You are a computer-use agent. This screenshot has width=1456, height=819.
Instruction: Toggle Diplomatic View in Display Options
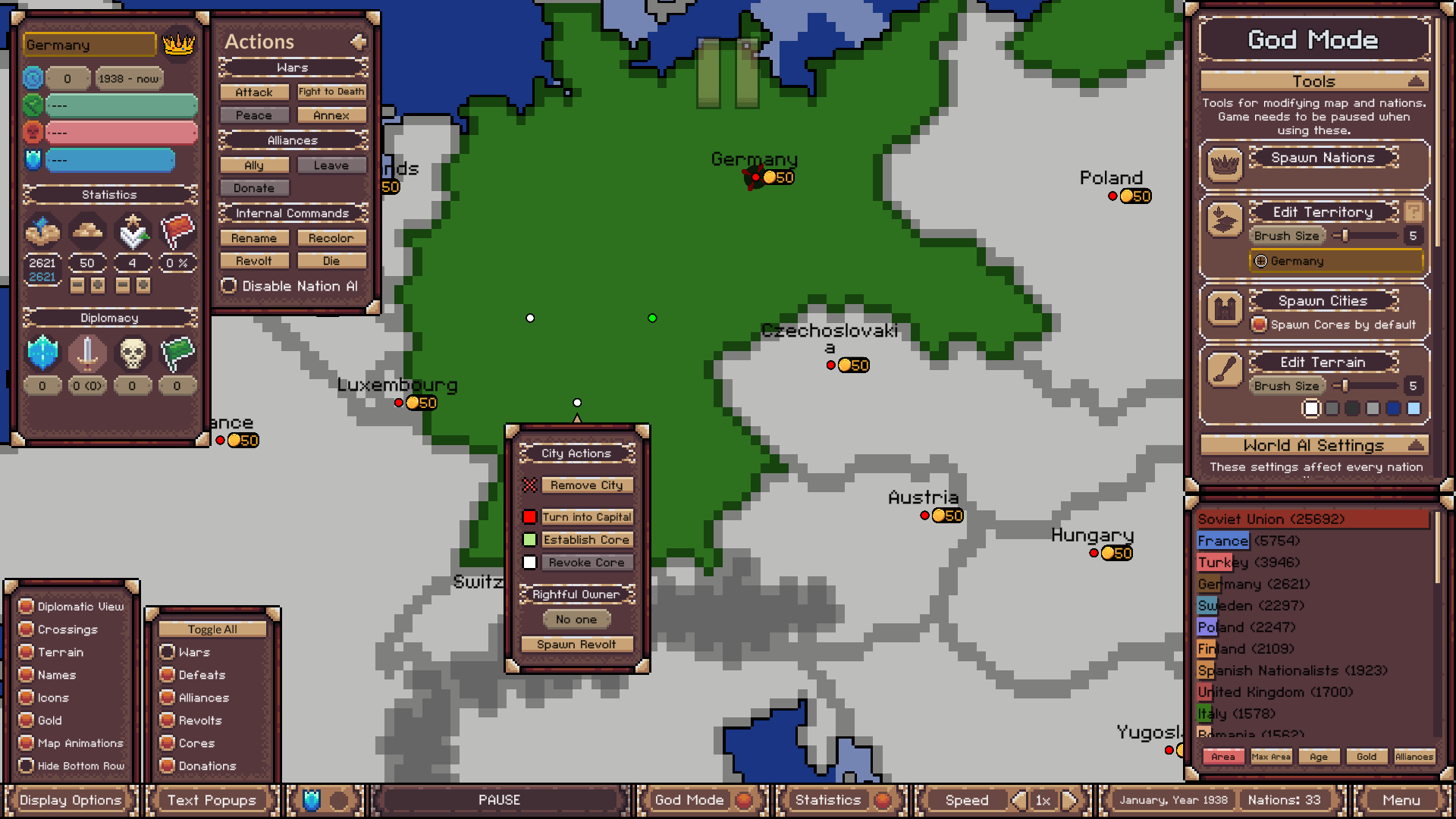click(27, 607)
